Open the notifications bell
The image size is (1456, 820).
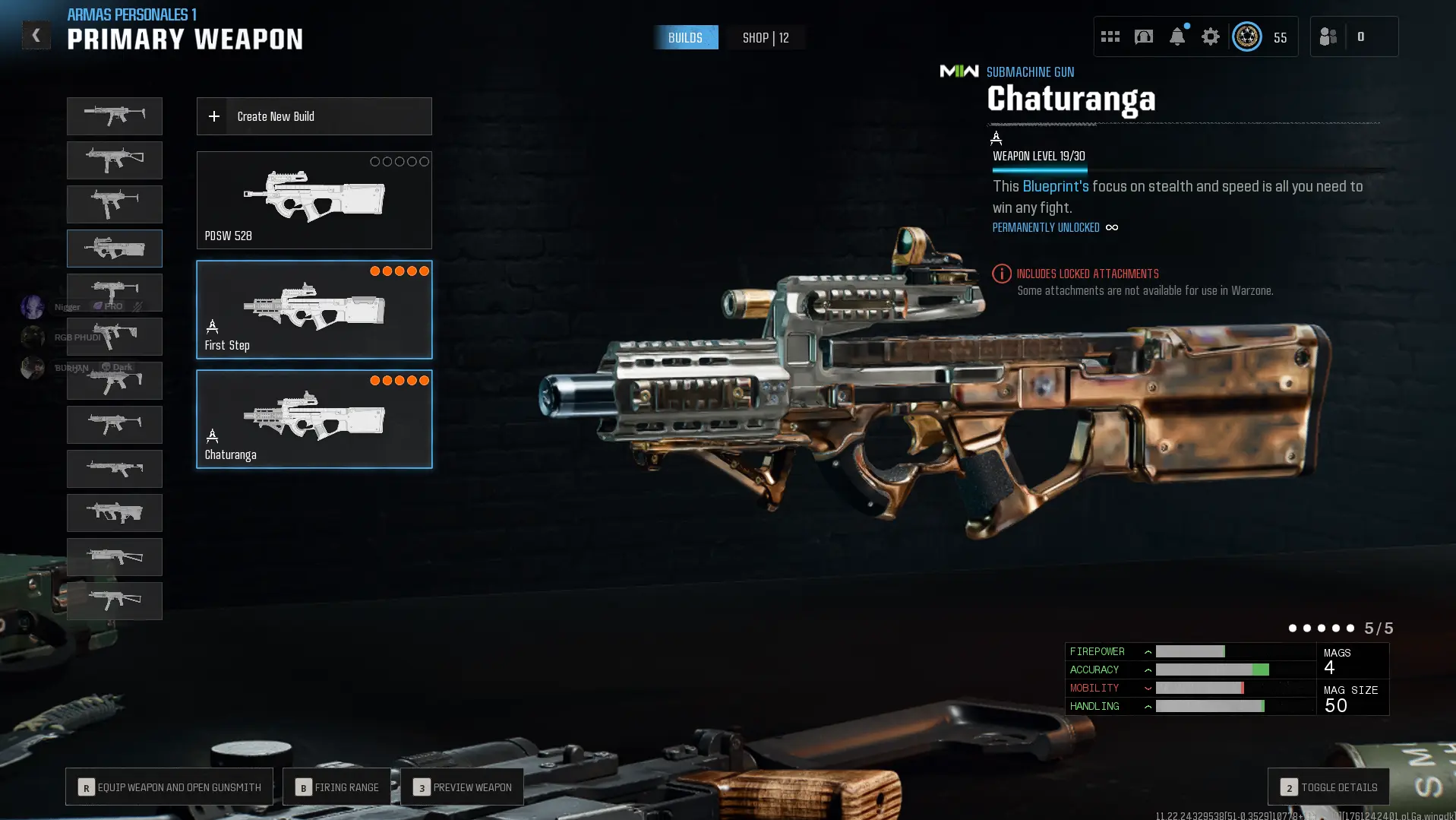pos(1176,36)
